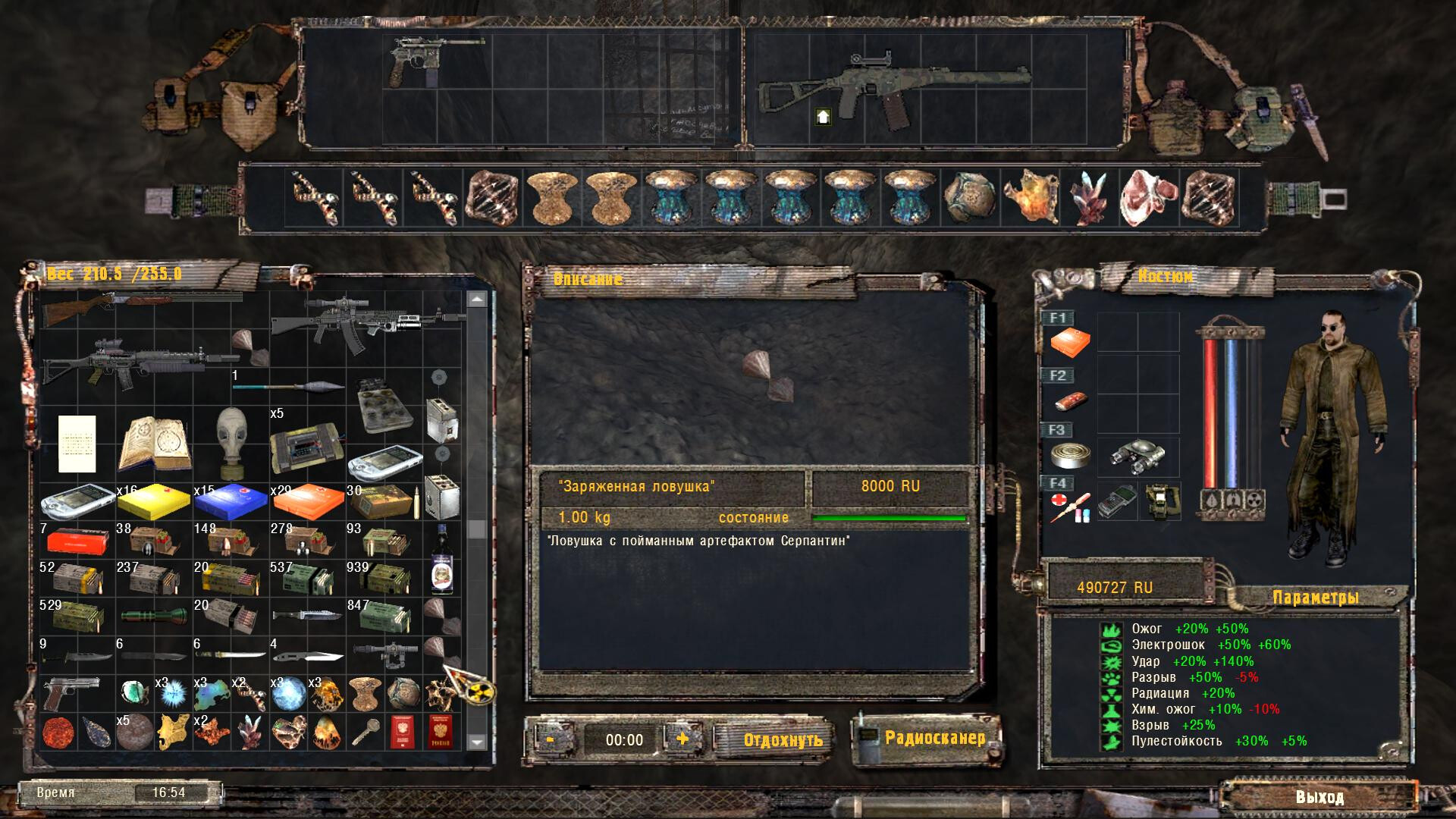Click the Выход exit button
The image size is (1456, 819).
1319,797
